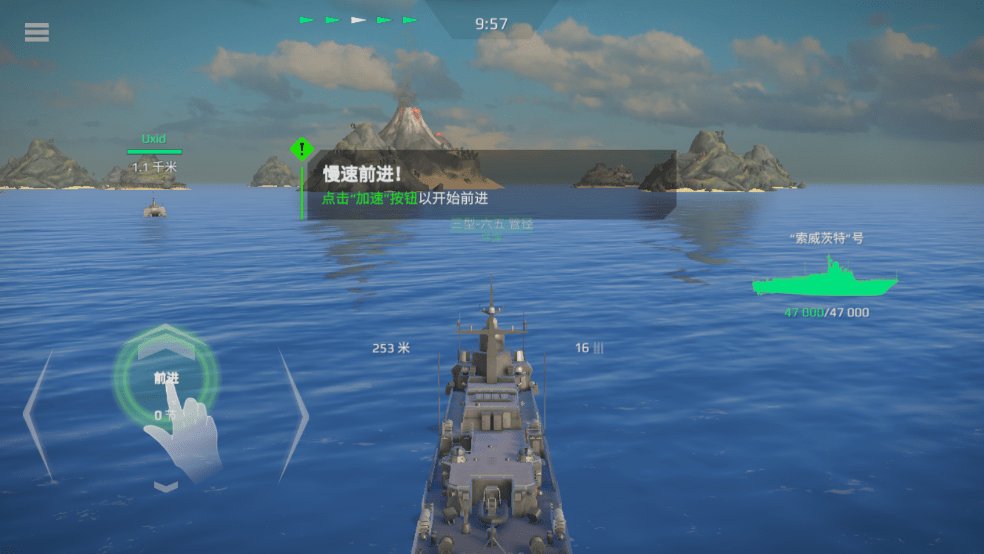Steer left with the left arrow
This screenshot has height=554, width=984.
pos(38,413)
